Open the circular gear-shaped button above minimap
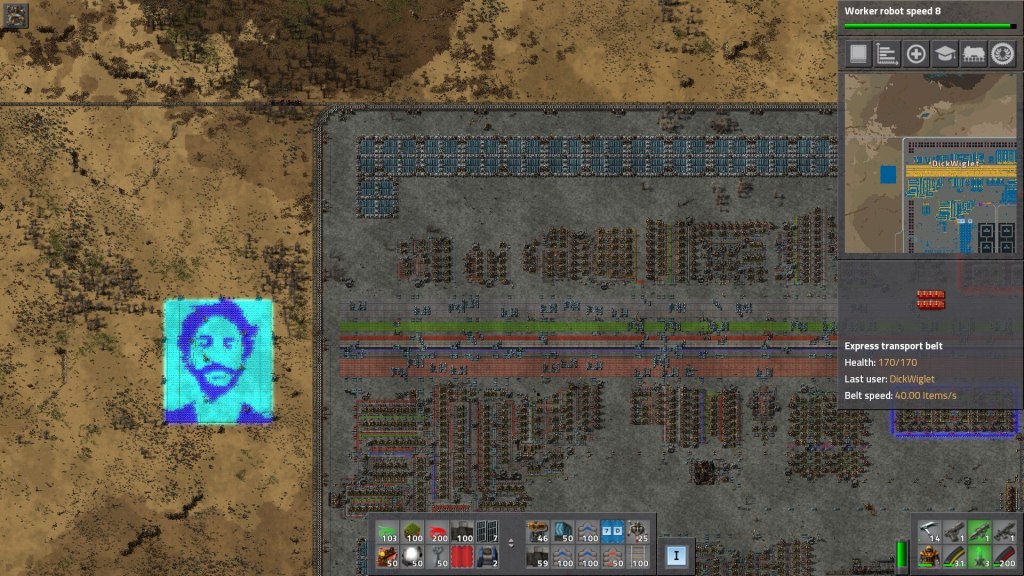This screenshot has width=1024, height=576. click(x=1003, y=55)
